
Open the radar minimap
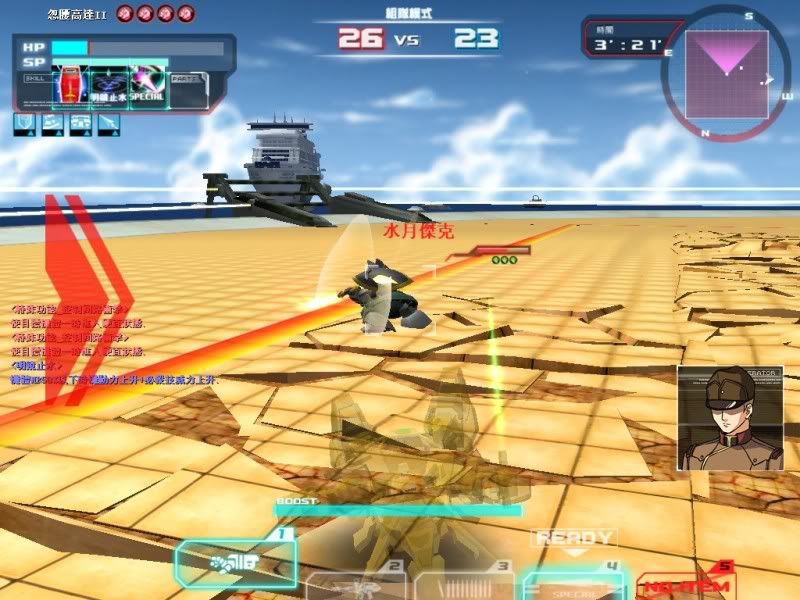[726, 71]
